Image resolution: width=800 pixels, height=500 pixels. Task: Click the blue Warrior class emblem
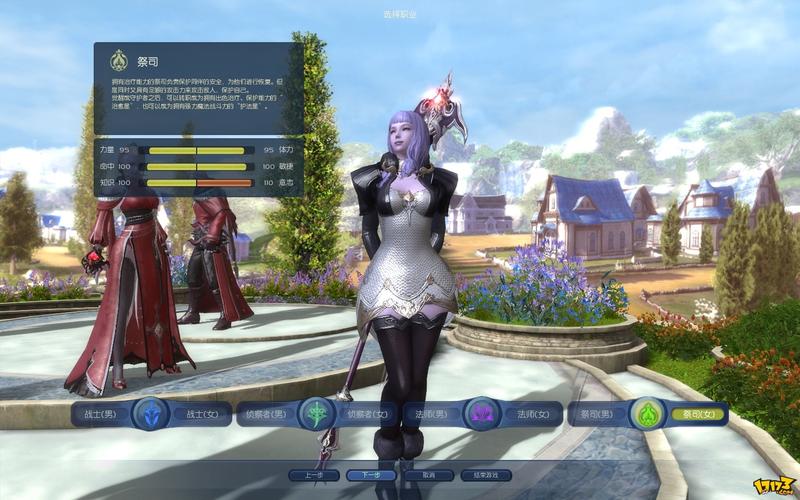click(x=150, y=413)
